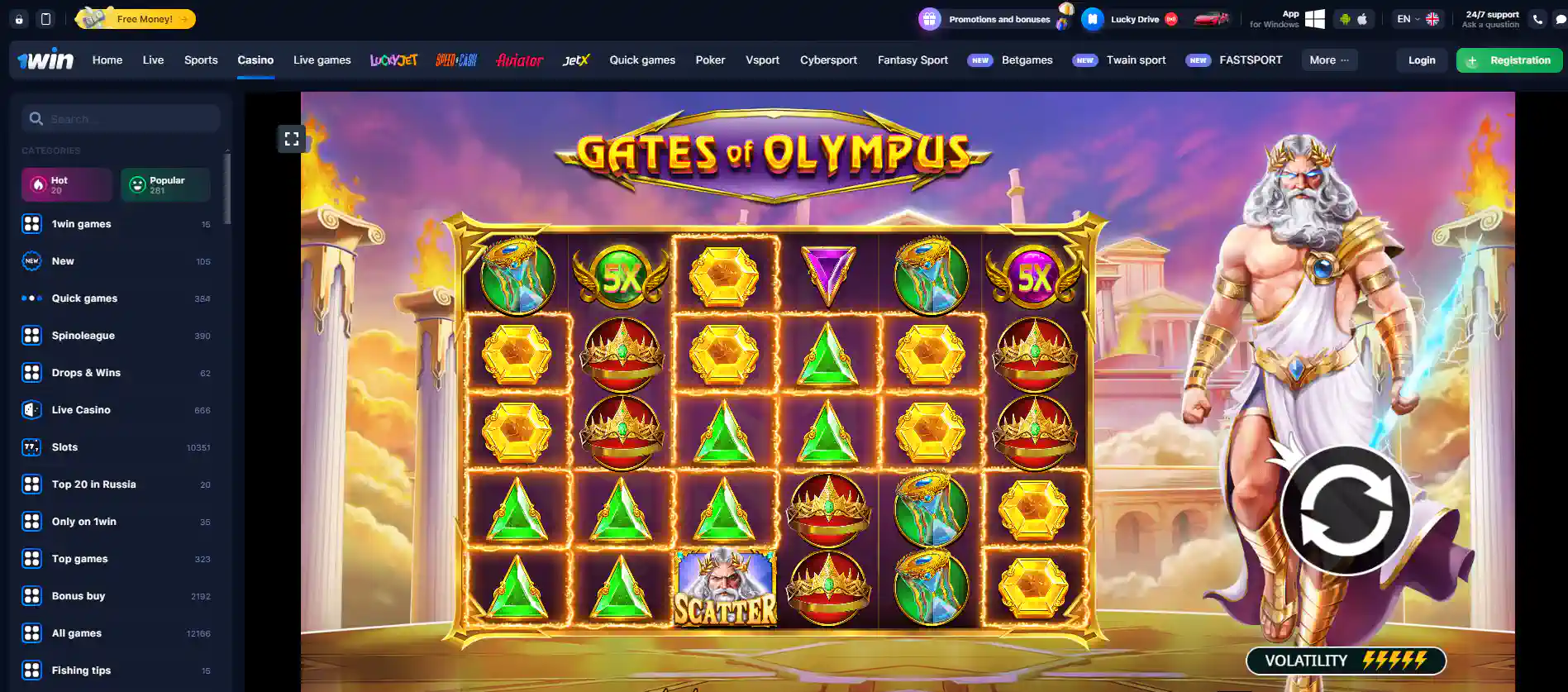Screen dimensions: 1568x692
Task: Open the Cybersport section
Action: point(828,60)
